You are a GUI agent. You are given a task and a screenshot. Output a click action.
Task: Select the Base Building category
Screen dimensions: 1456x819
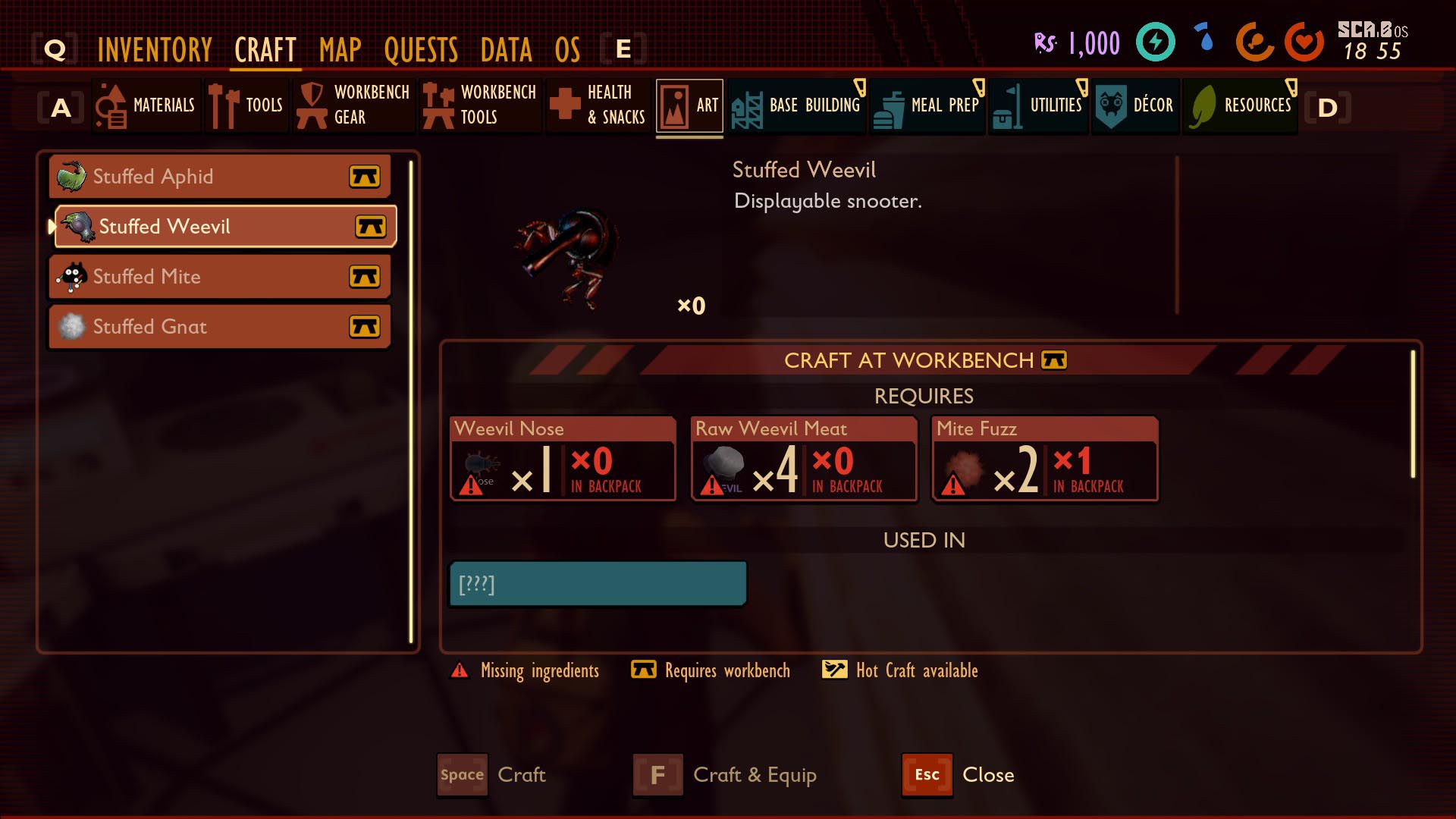796,105
